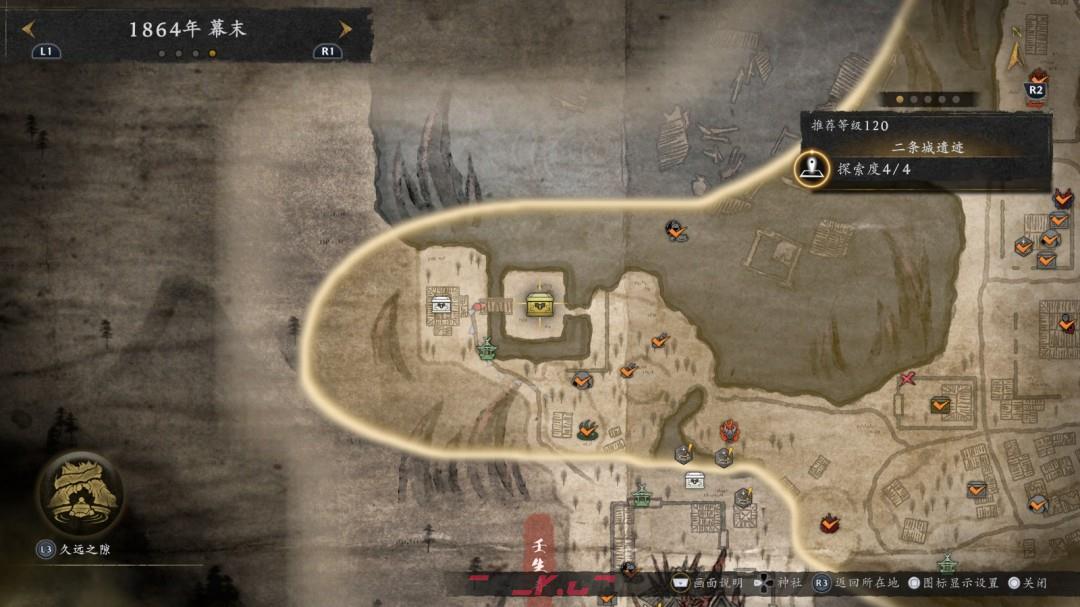
Task: Select the 二条城遗迹 region info panel
Action: 926,147
